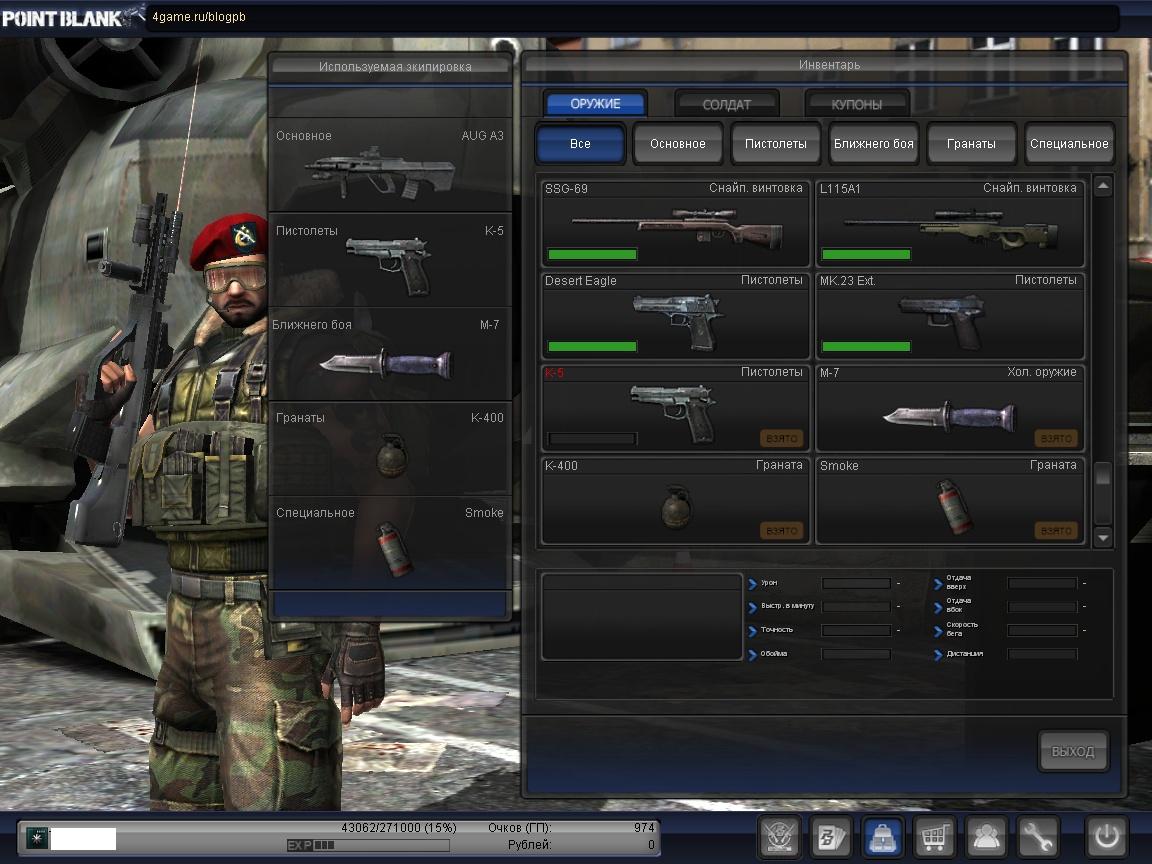Open the friends community icon
This screenshot has height=864, width=1152.
coord(986,836)
